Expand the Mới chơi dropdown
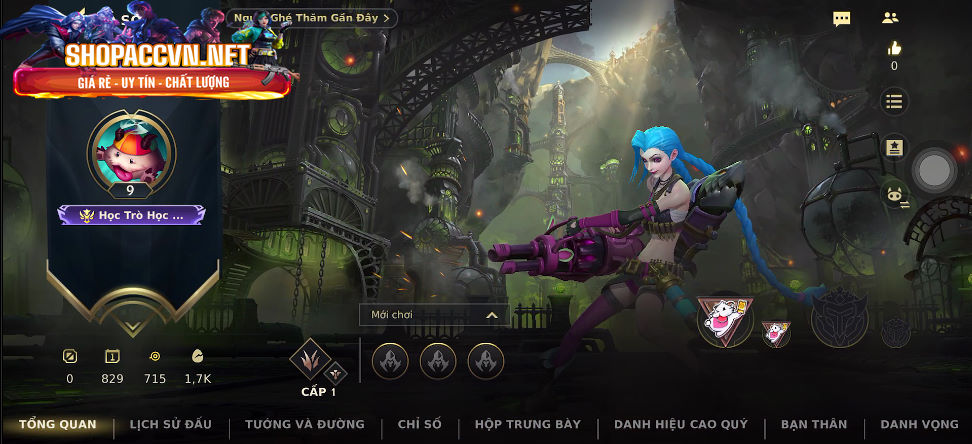The image size is (972, 444). (434, 315)
